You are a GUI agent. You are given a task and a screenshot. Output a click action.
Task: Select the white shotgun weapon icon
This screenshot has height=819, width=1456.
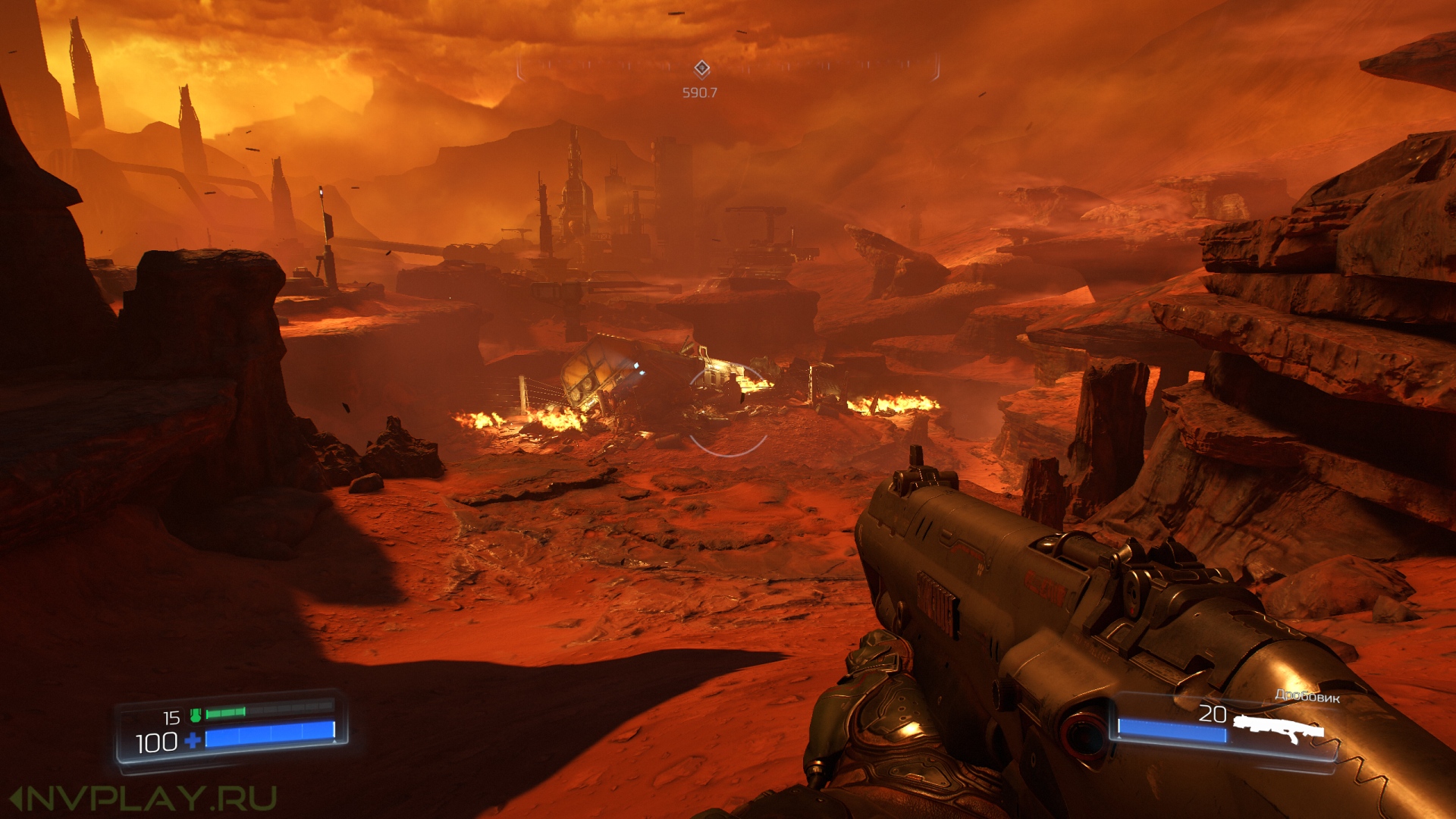click(x=1278, y=729)
